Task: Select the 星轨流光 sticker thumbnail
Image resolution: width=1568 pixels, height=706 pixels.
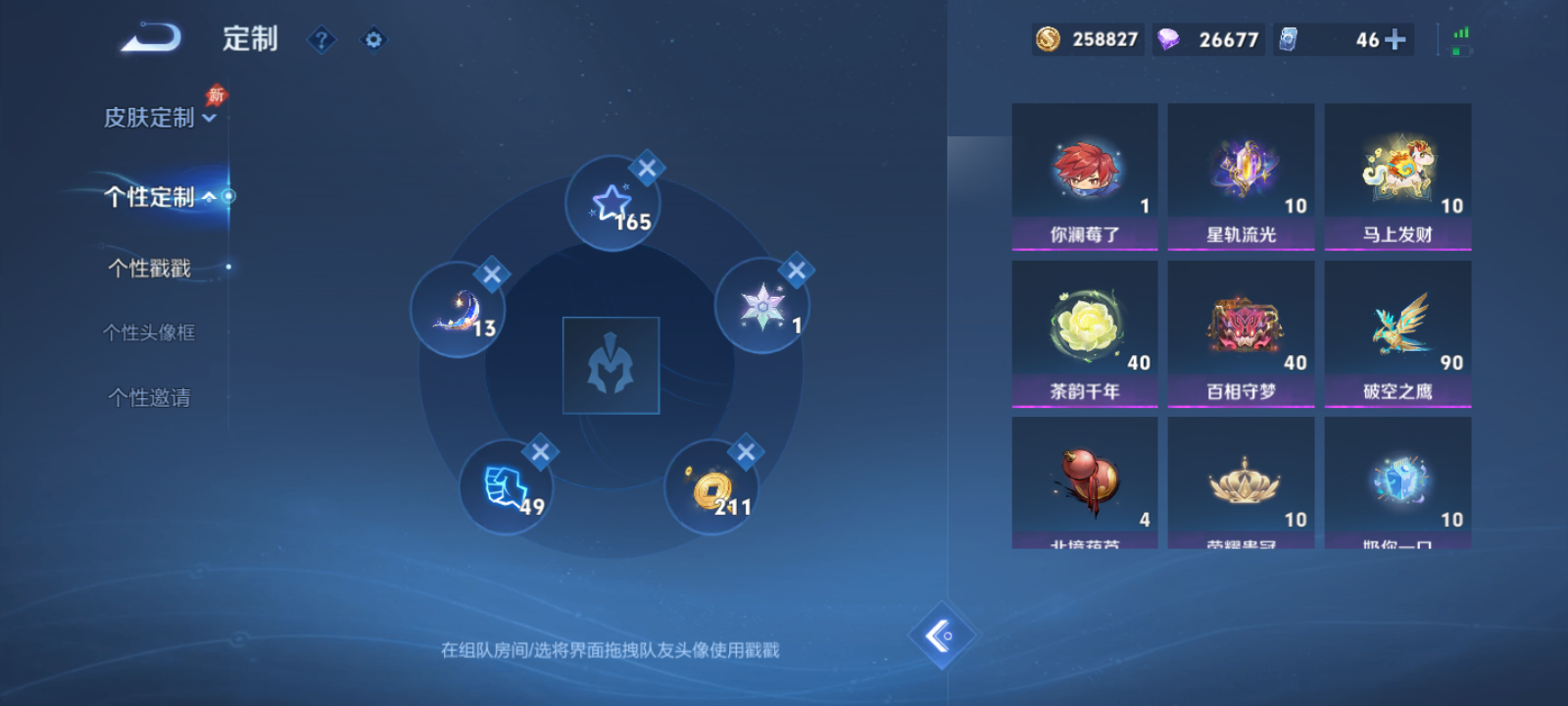Action: (x=1242, y=169)
